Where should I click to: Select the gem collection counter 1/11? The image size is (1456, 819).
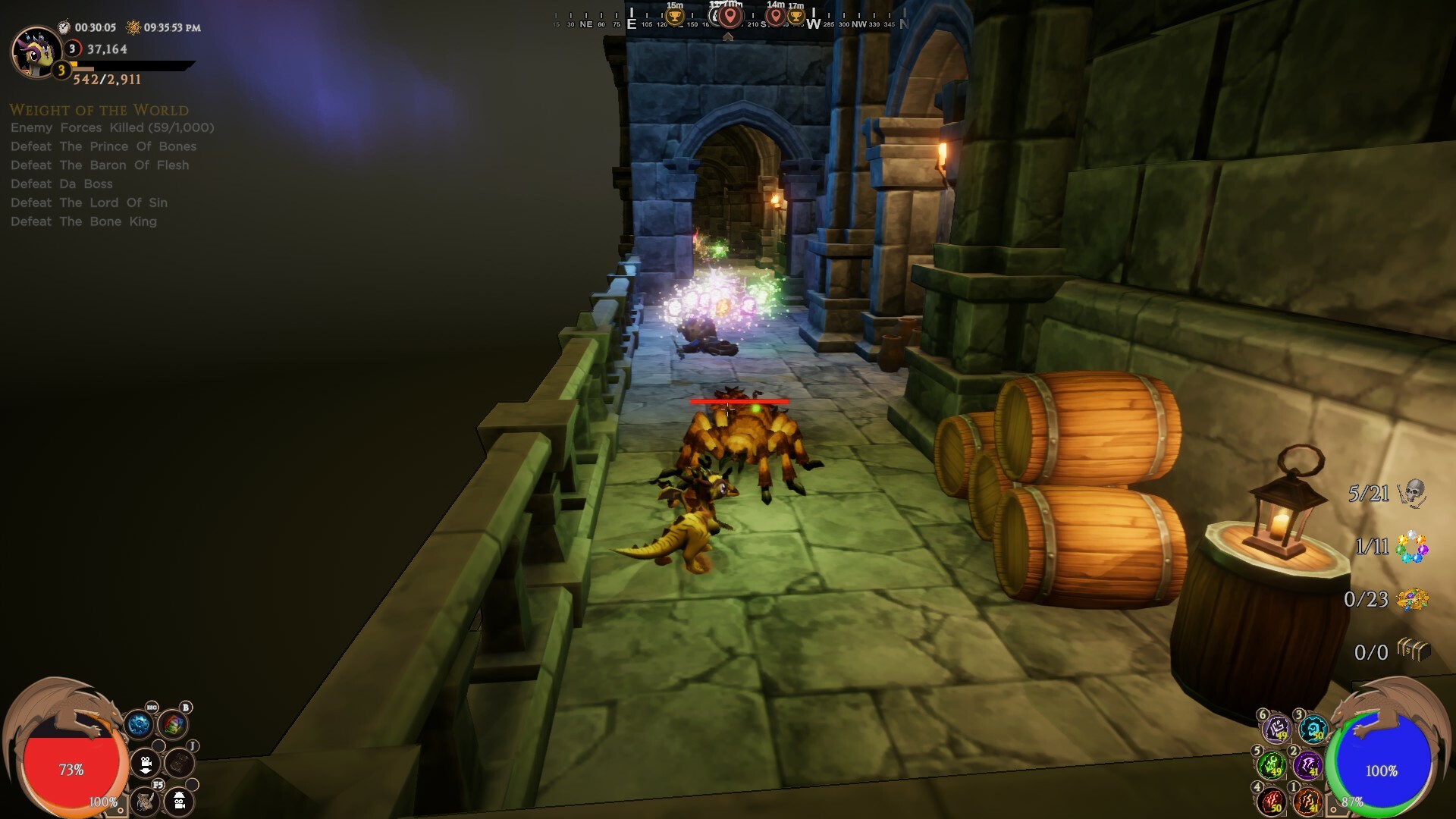click(x=1391, y=548)
